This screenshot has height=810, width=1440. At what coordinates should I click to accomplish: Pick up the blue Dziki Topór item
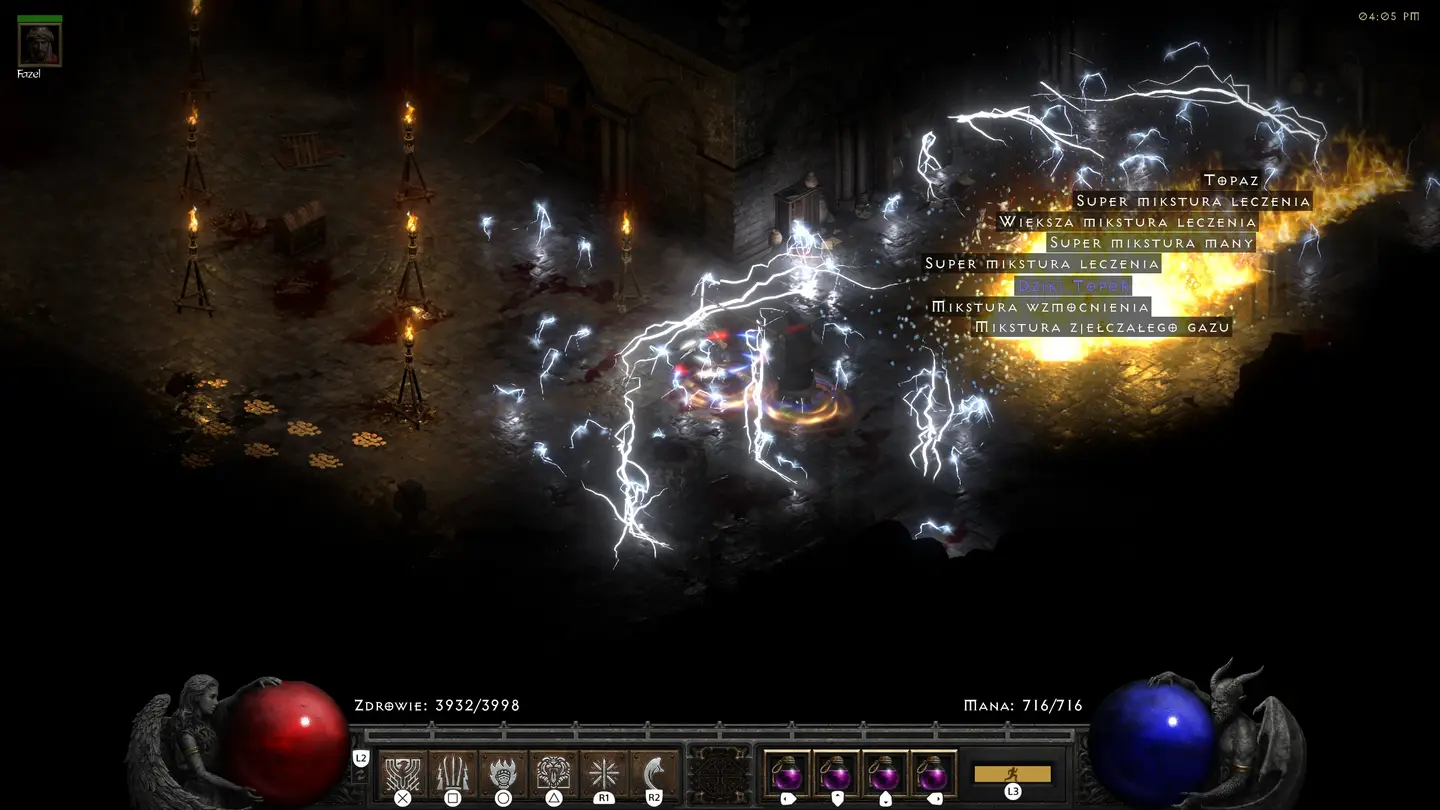pos(1073,286)
